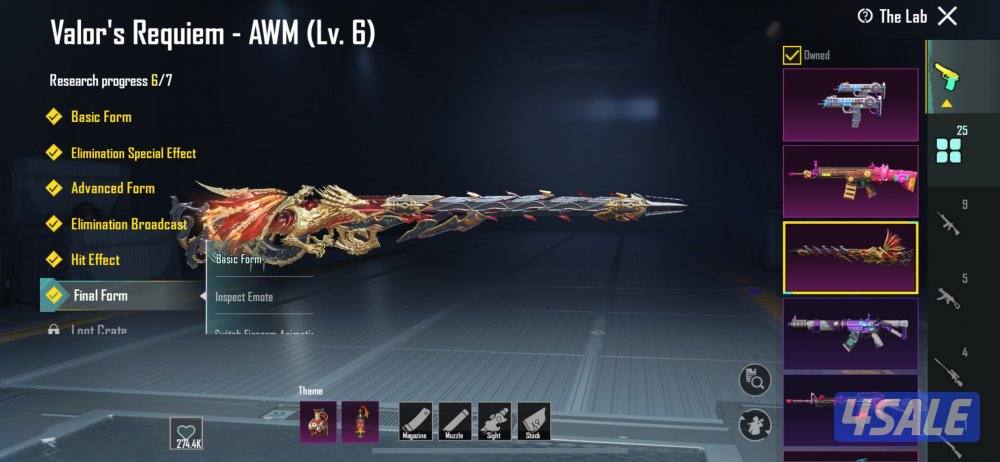Select the Muzzle attachment slot

(455, 422)
